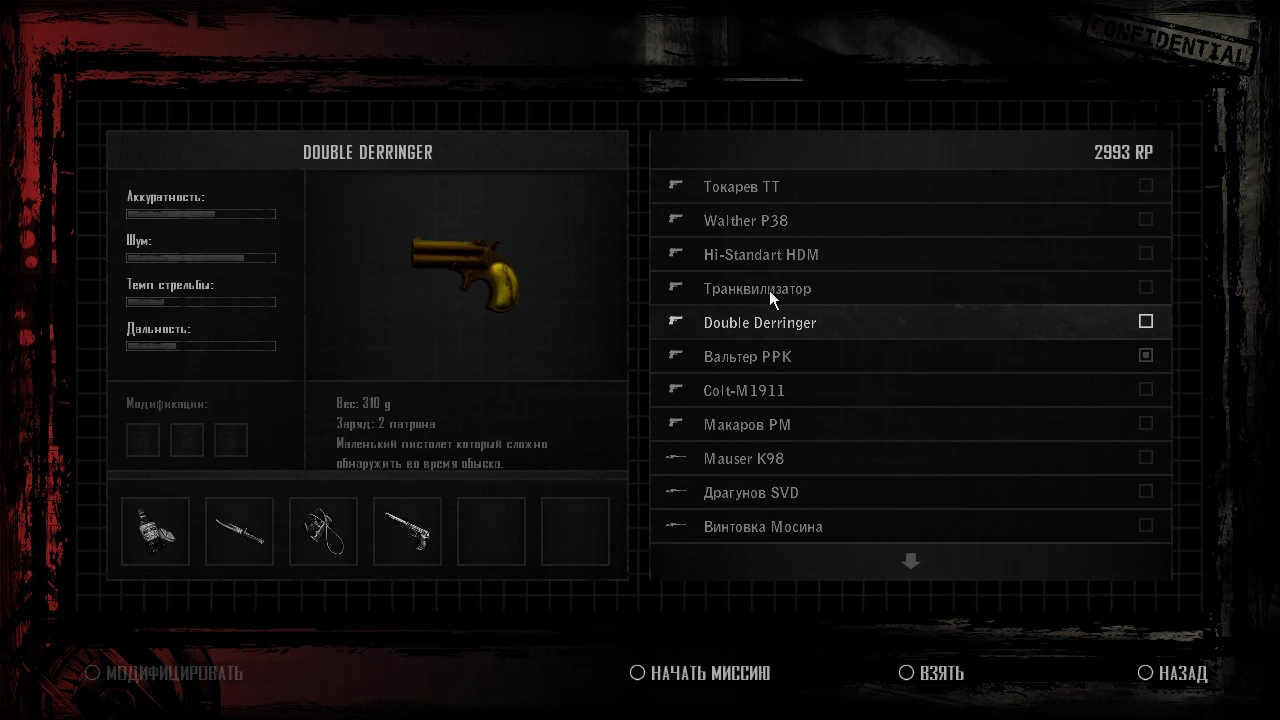Viewport: 1280px width, 720px height.
Task: Click the rifle icon beside Винтовка Мосина
Action: 675,525
